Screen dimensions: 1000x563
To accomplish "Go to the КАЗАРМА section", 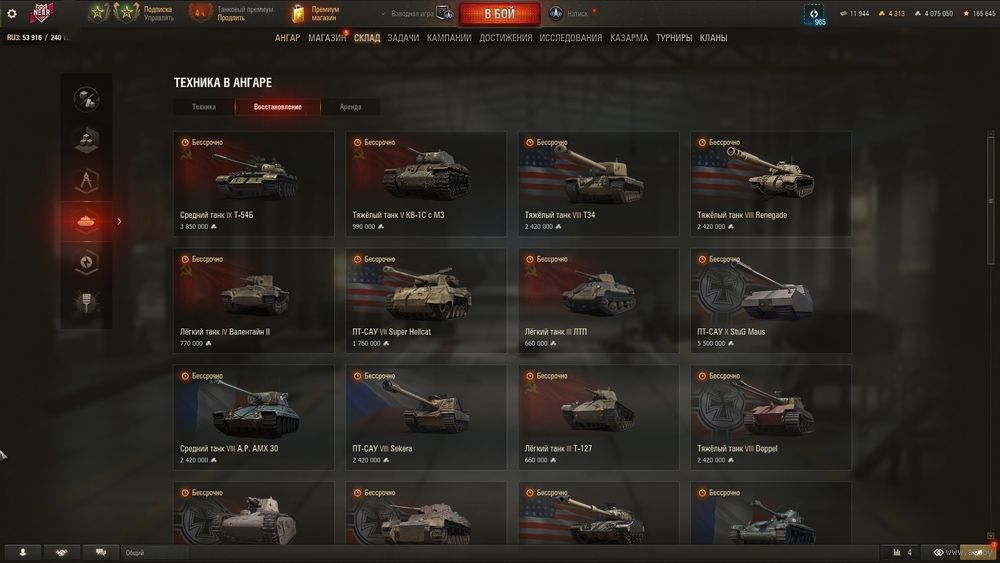I will click(629, 38).
